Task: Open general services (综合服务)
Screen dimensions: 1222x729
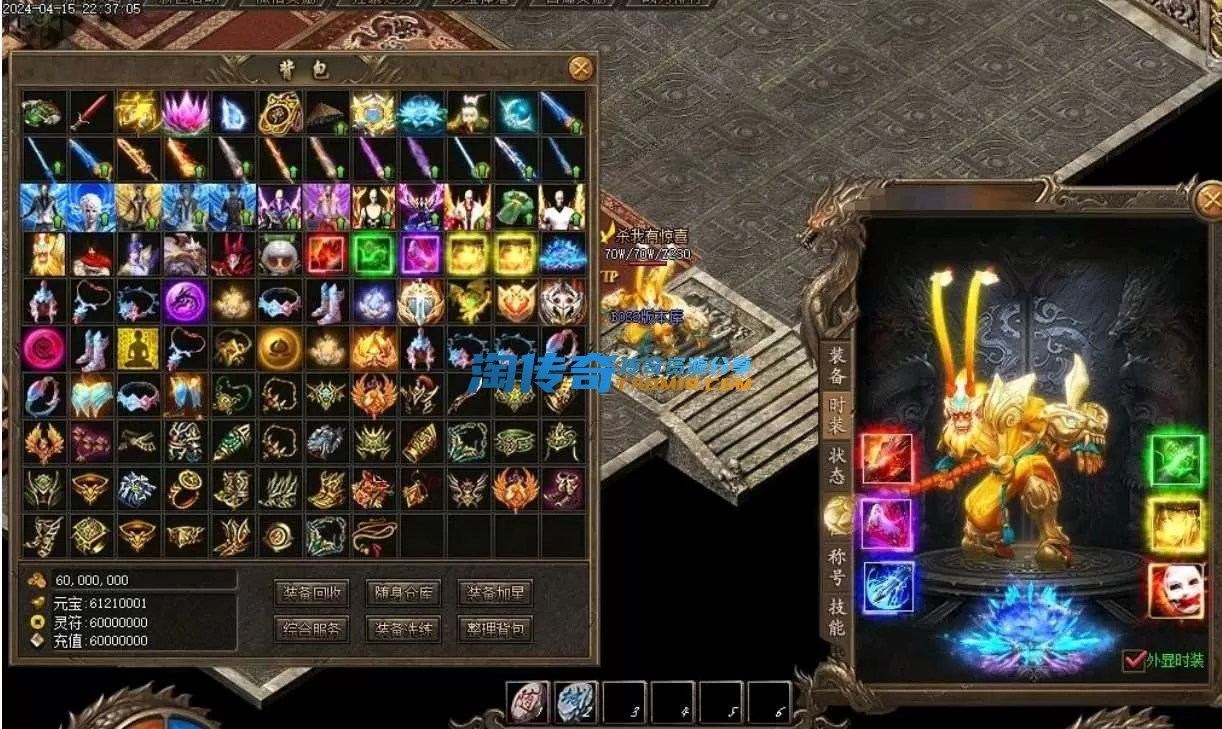Action: click(312, 629)
